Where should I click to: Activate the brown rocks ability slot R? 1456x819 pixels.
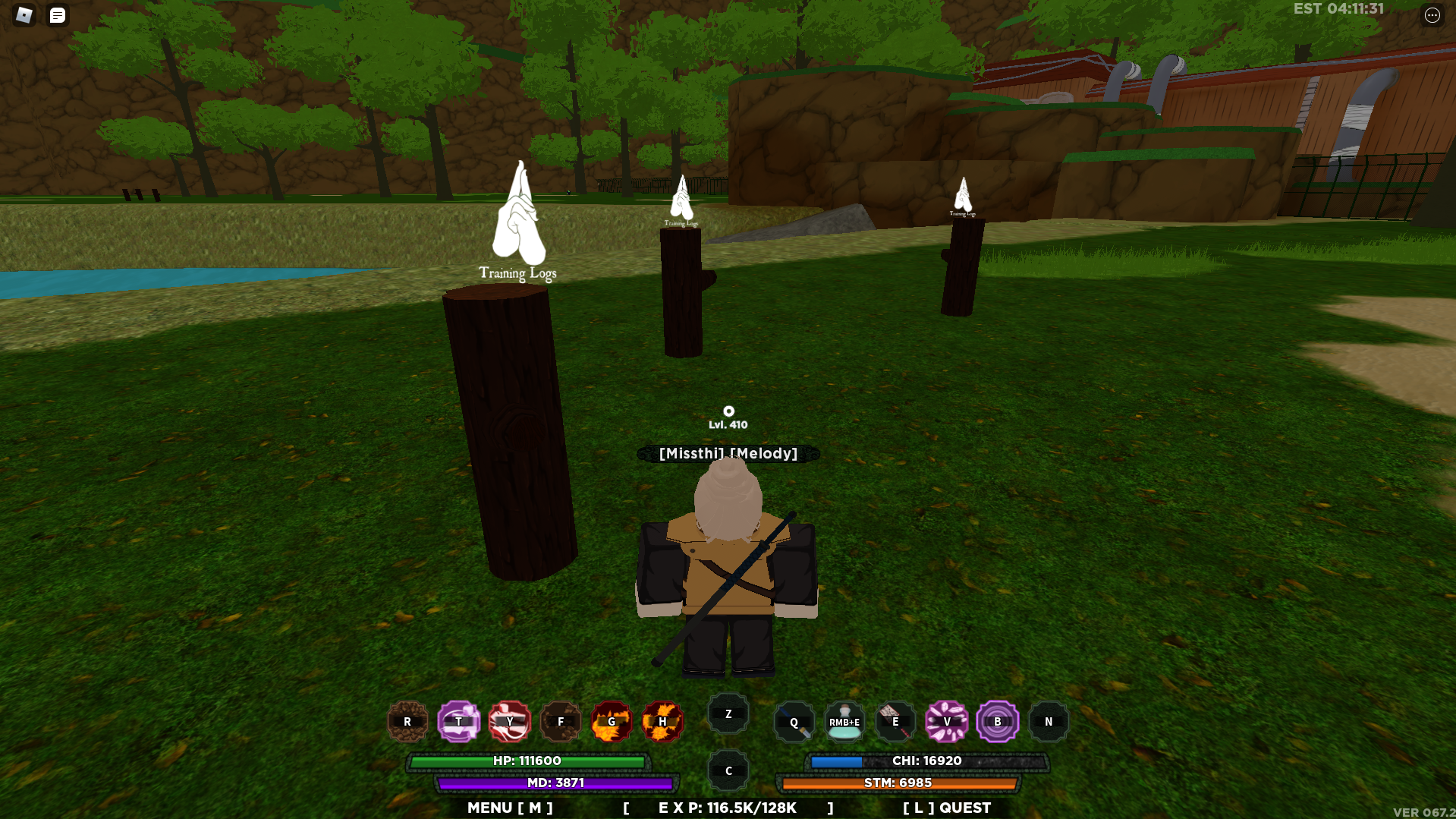407,721
